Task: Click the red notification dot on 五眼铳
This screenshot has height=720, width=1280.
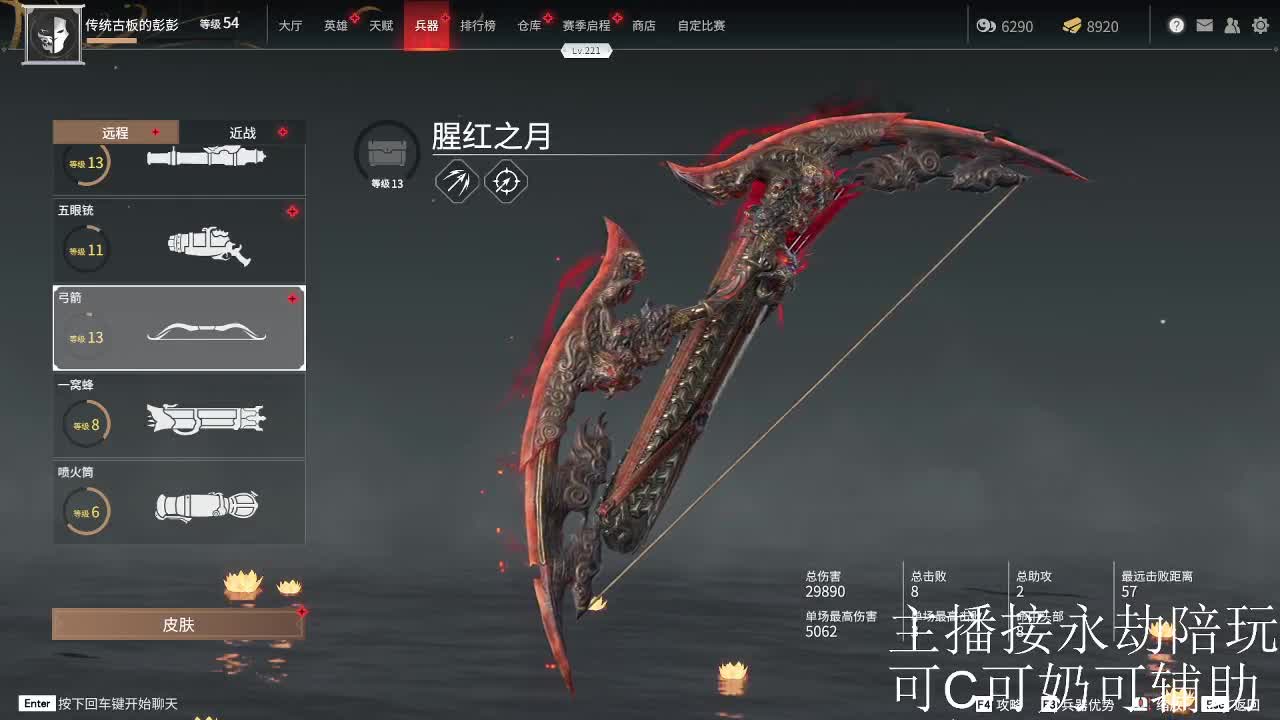Action: tap(293, 211)
